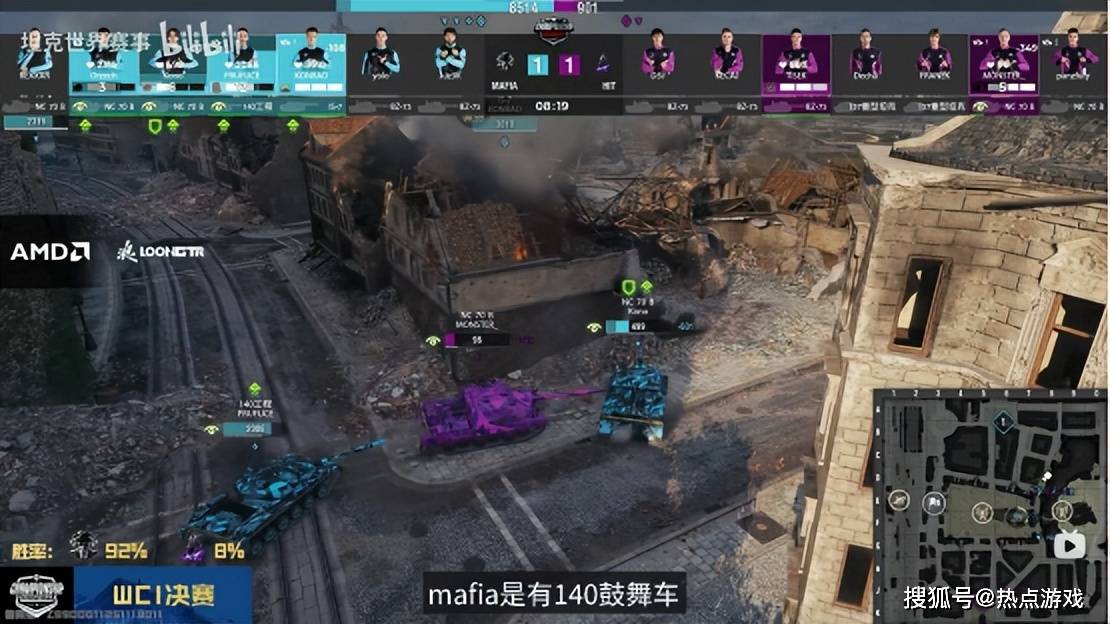1110x624 pixels.
Task: Click the diamond marker on the minimap
Action: coord(1003,422)
